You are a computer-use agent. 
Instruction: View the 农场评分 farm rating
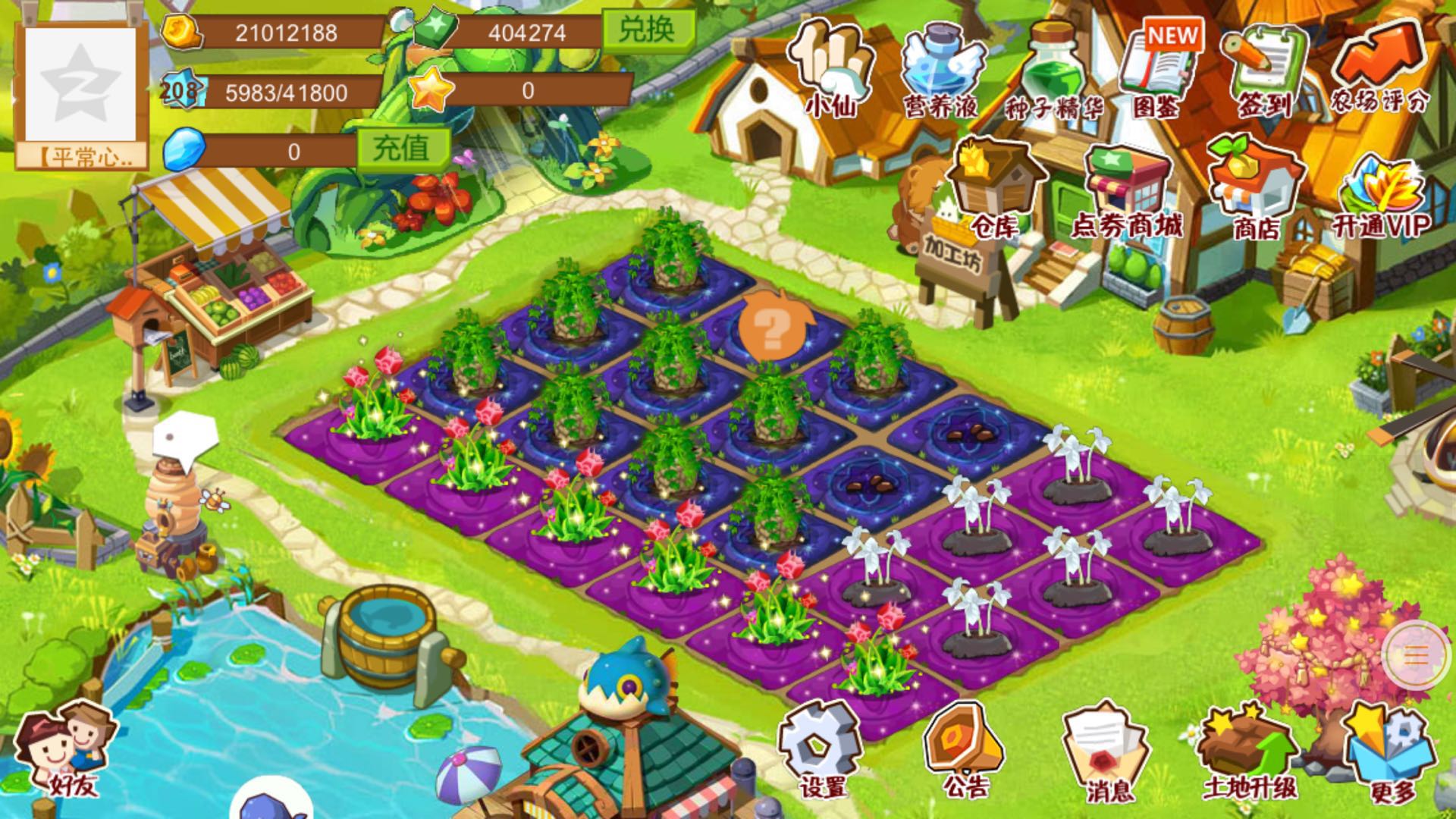(x=1379, y=68)
